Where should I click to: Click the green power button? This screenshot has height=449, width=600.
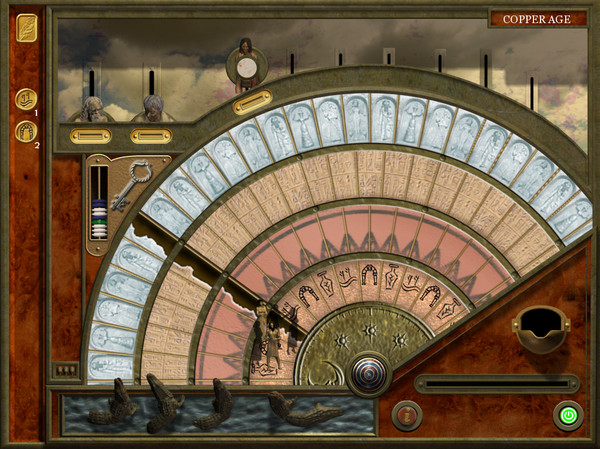point(568,414)
